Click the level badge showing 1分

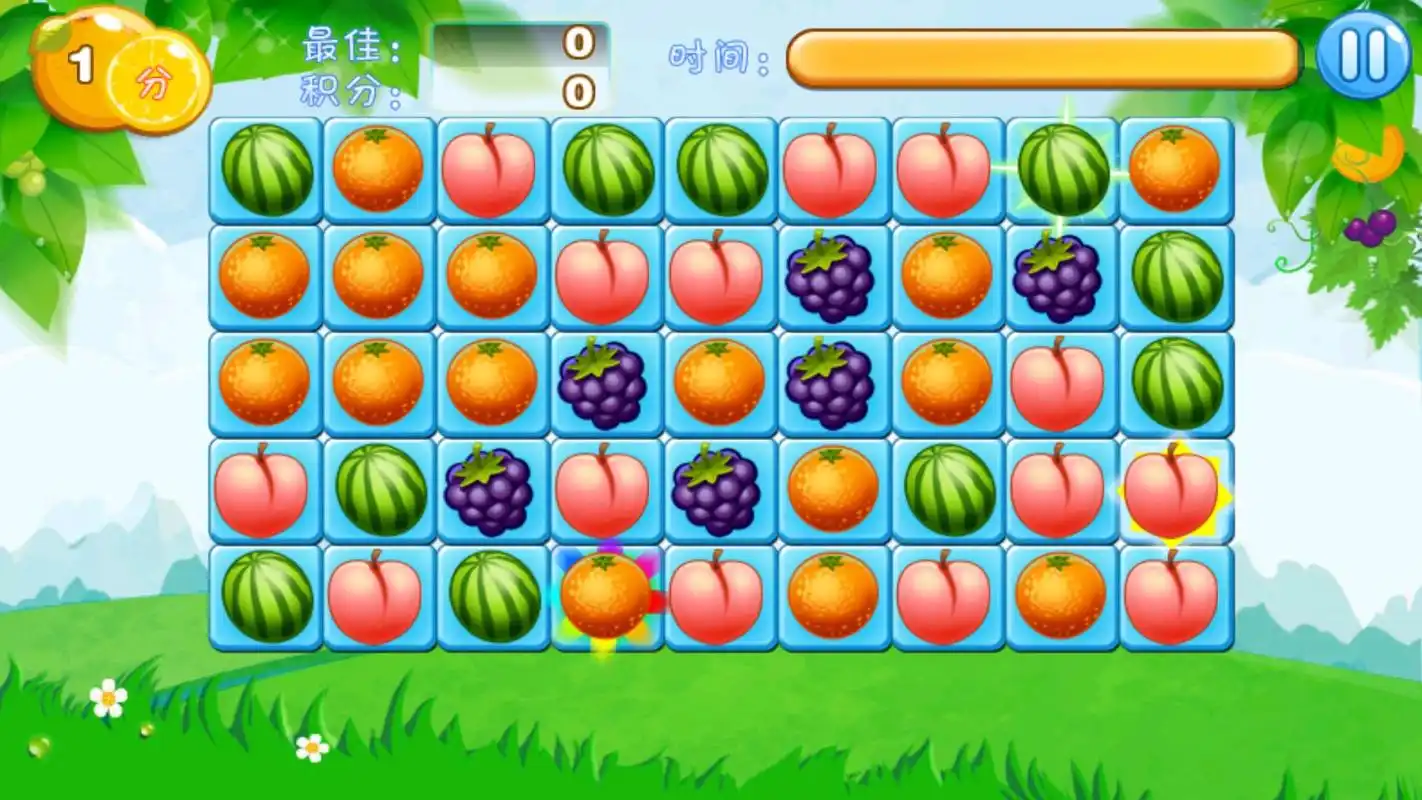[120, 65]
